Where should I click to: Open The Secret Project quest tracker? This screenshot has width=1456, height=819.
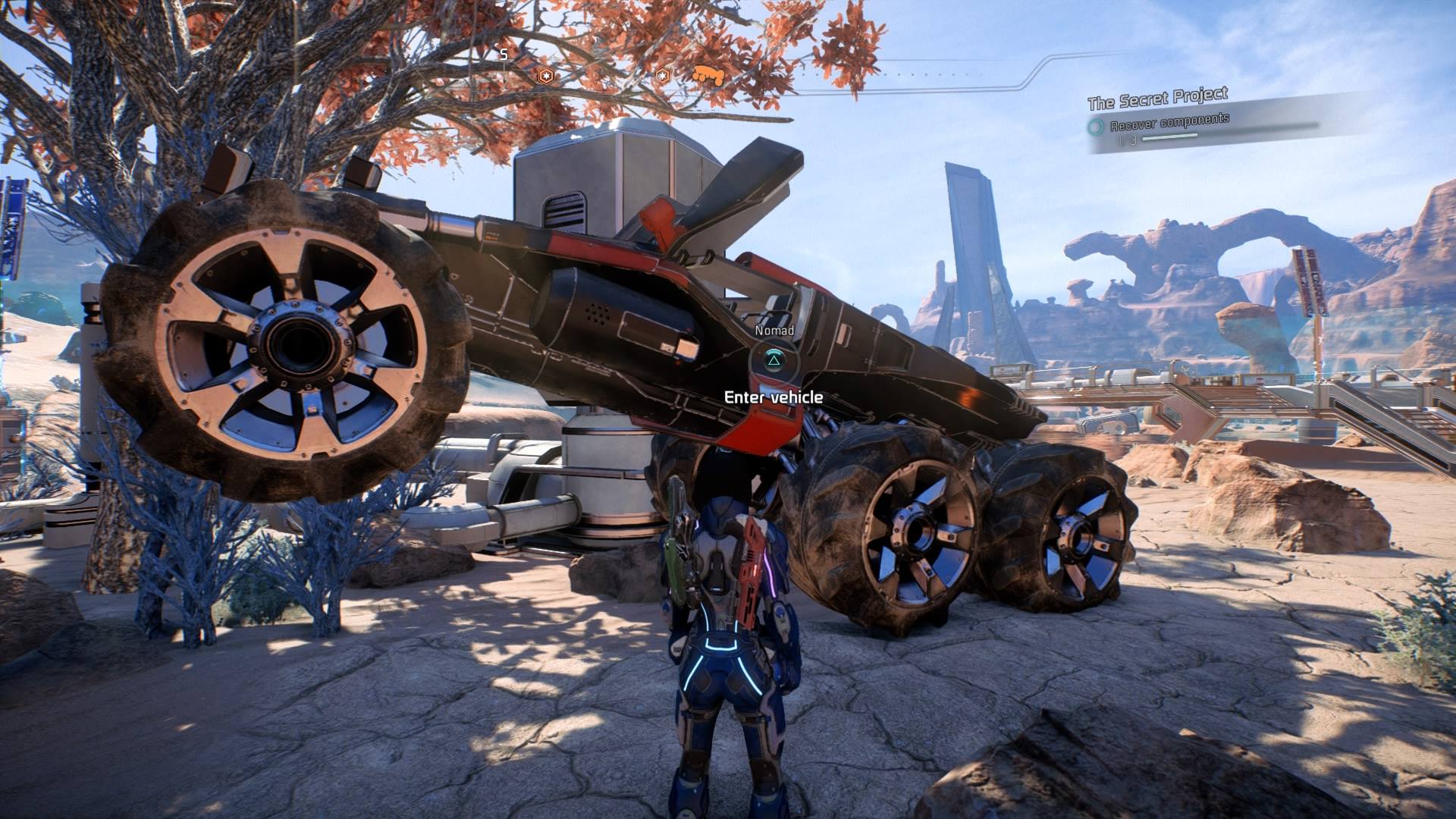click(1157, 98)
